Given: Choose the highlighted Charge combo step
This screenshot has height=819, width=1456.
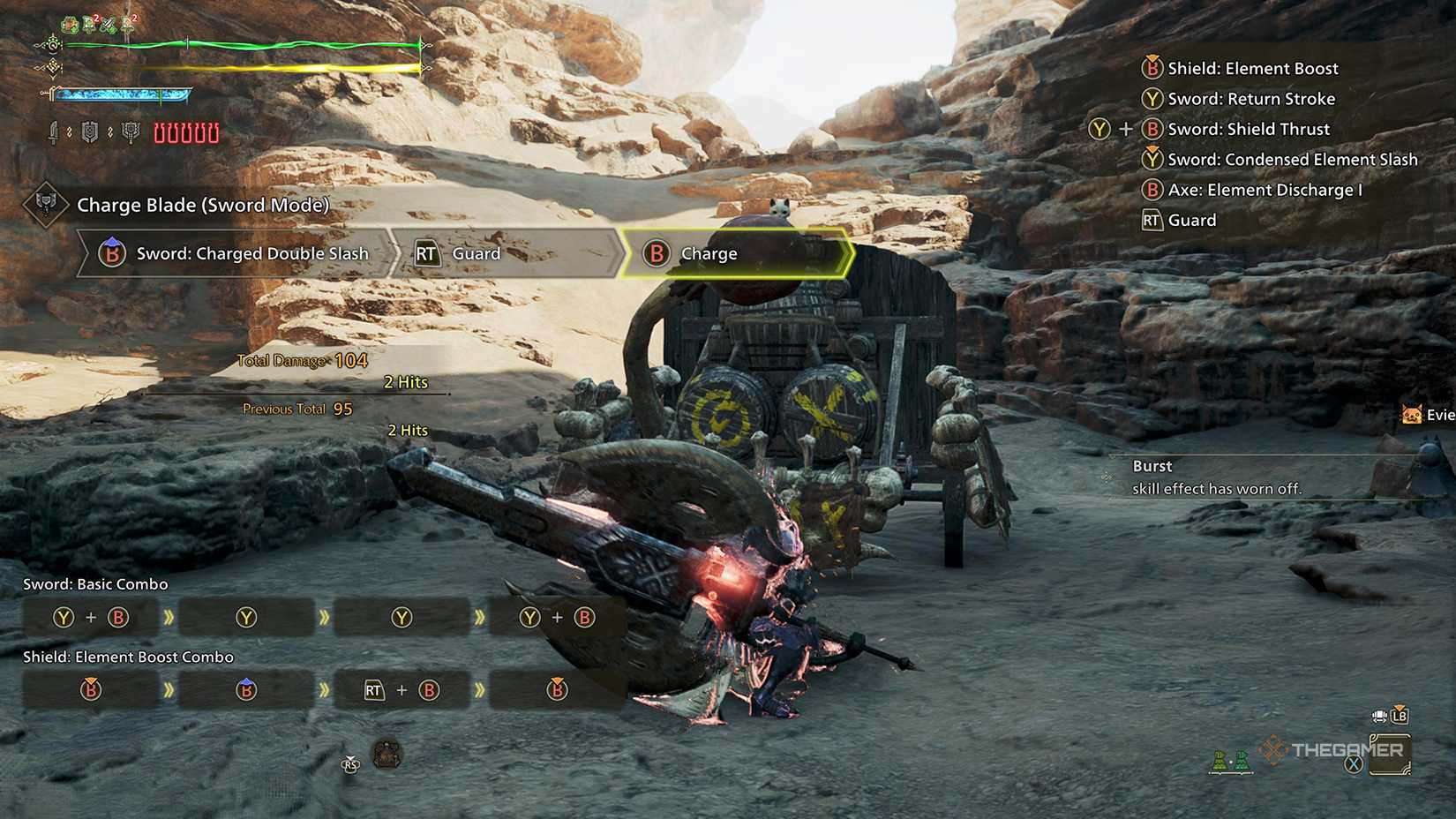Looking at the screenshot, I should [734, 254].
